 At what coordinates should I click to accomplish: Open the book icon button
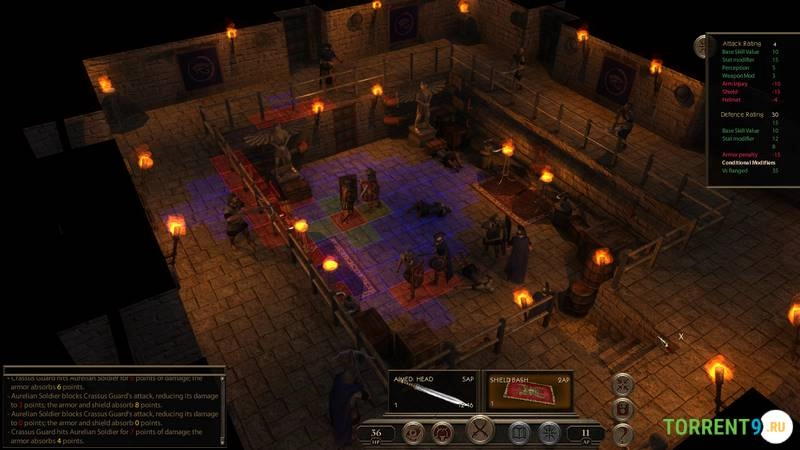[x=519, y=433]
